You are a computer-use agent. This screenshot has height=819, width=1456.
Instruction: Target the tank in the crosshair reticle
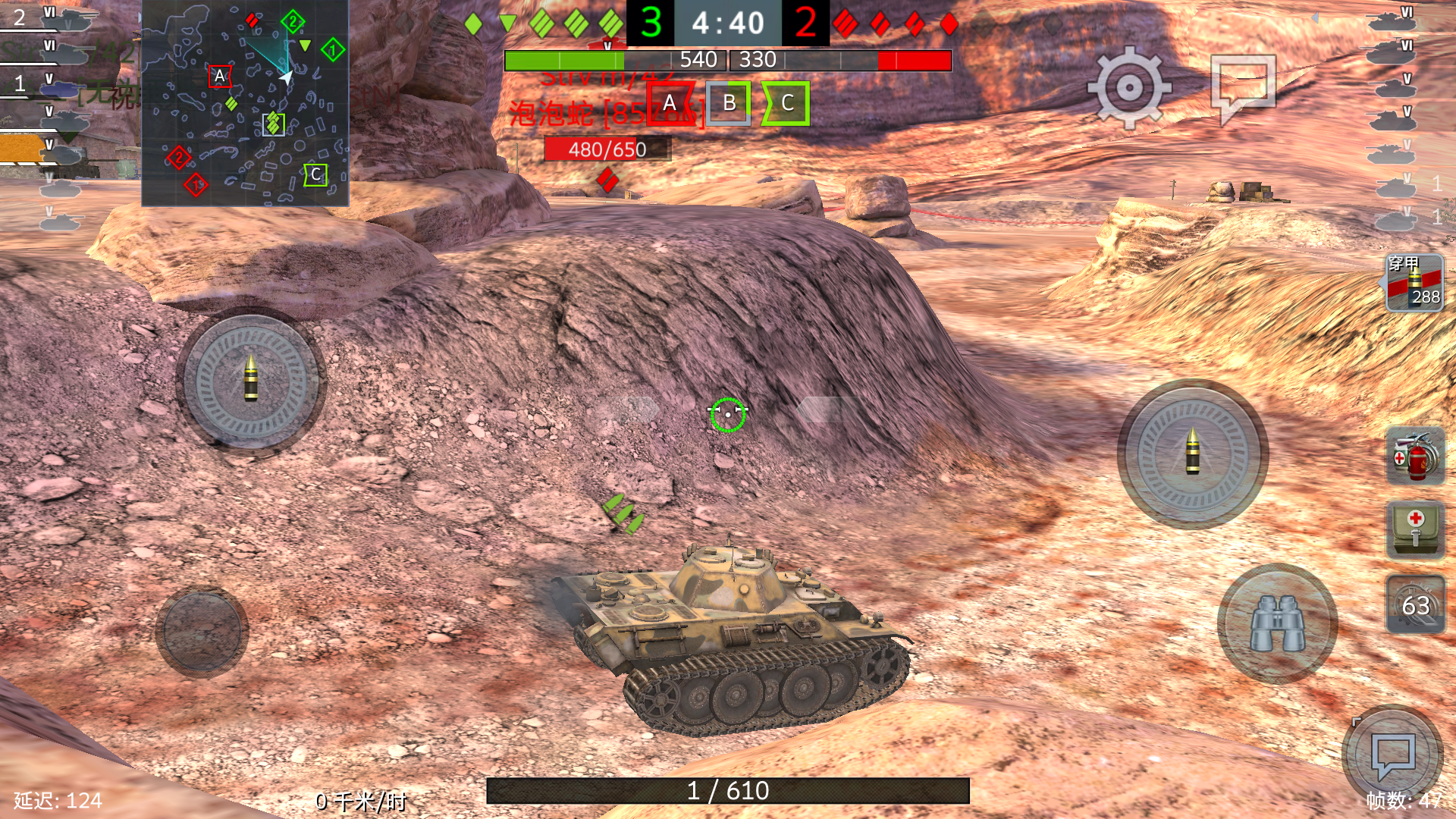coord(728,415)
